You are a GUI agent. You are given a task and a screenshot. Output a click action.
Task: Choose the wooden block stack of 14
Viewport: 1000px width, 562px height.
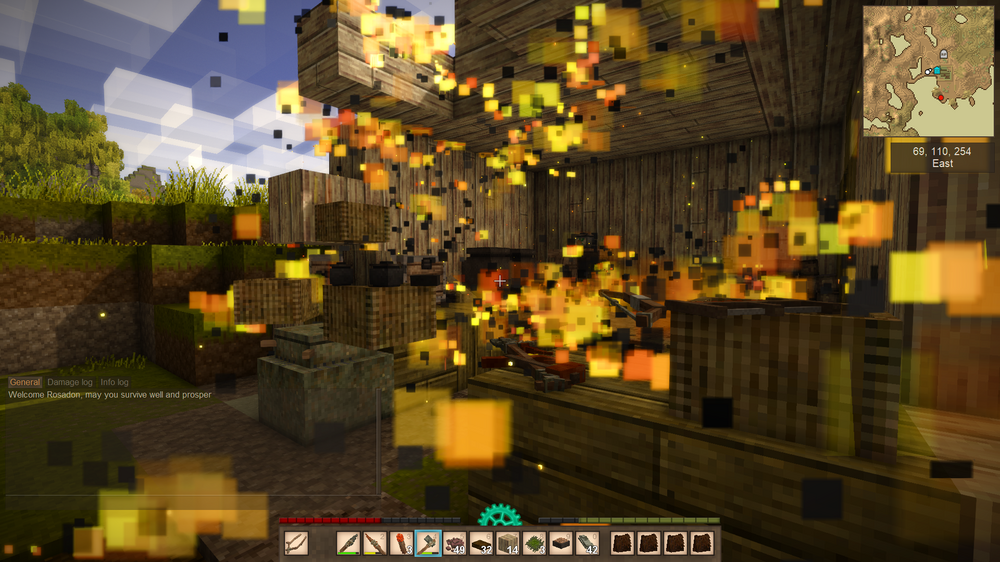pos(508,544)
